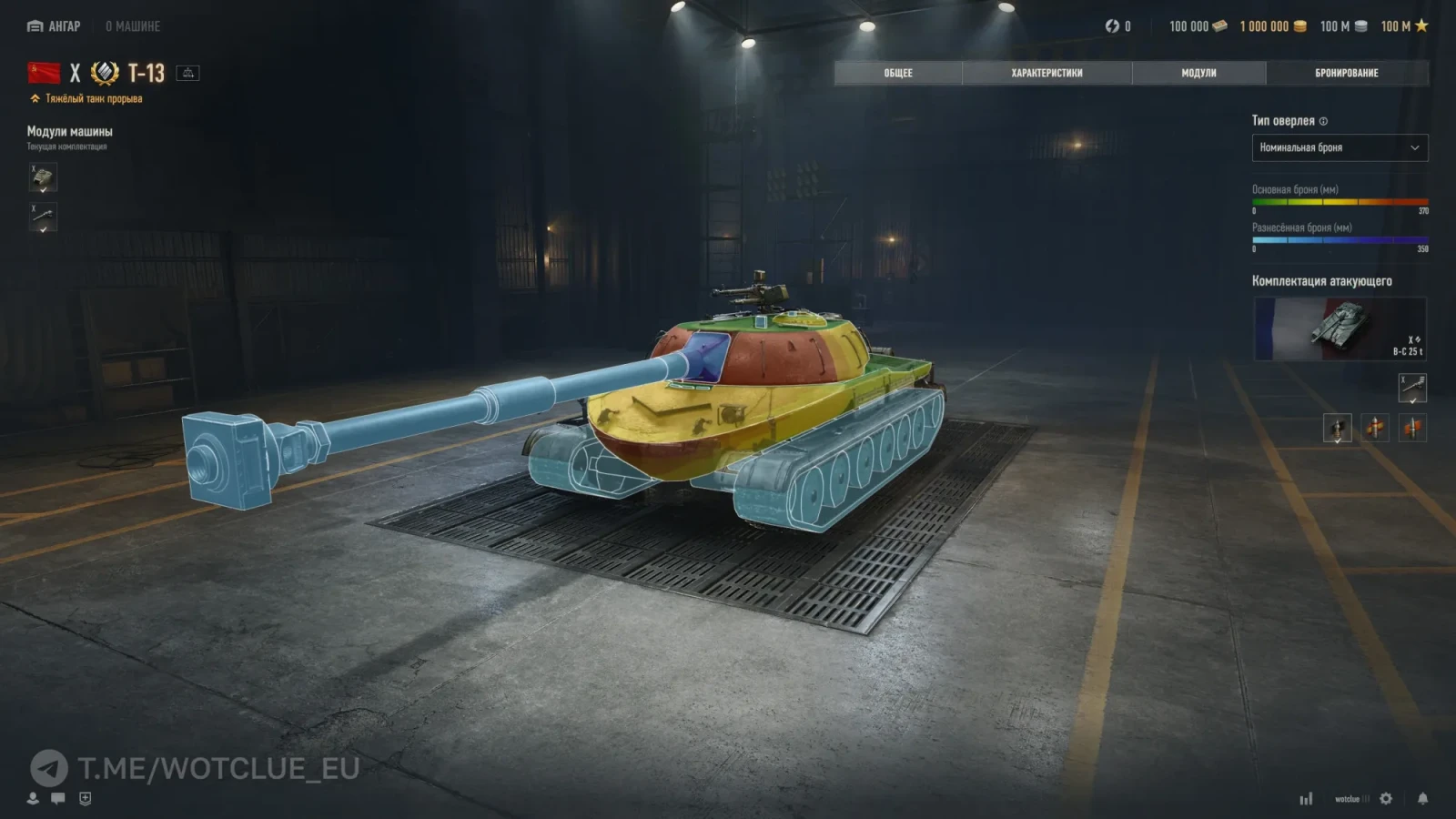
Task: Click the turret module slot under Модули машины
Action: 43,177
